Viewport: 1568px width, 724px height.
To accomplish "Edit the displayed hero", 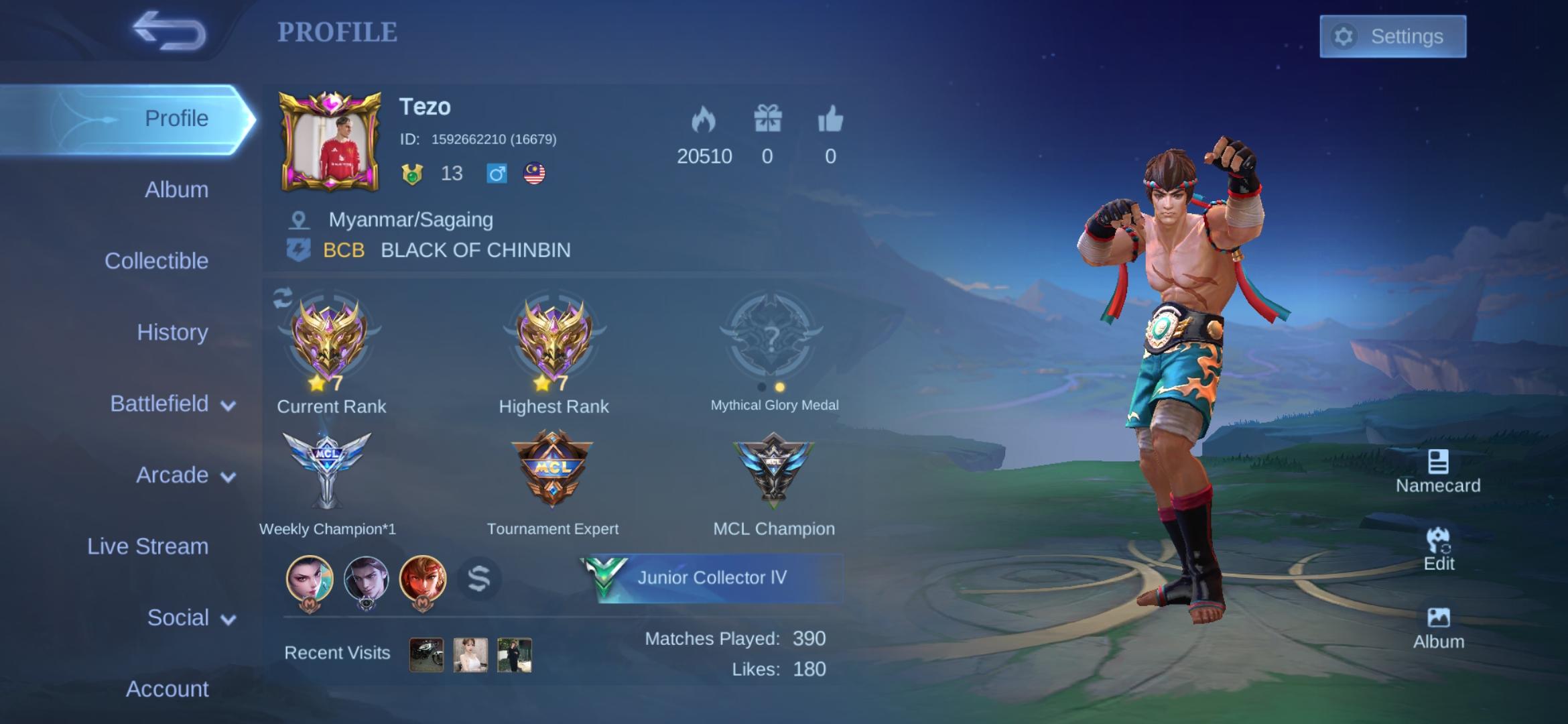I will tap(1439, 550).
